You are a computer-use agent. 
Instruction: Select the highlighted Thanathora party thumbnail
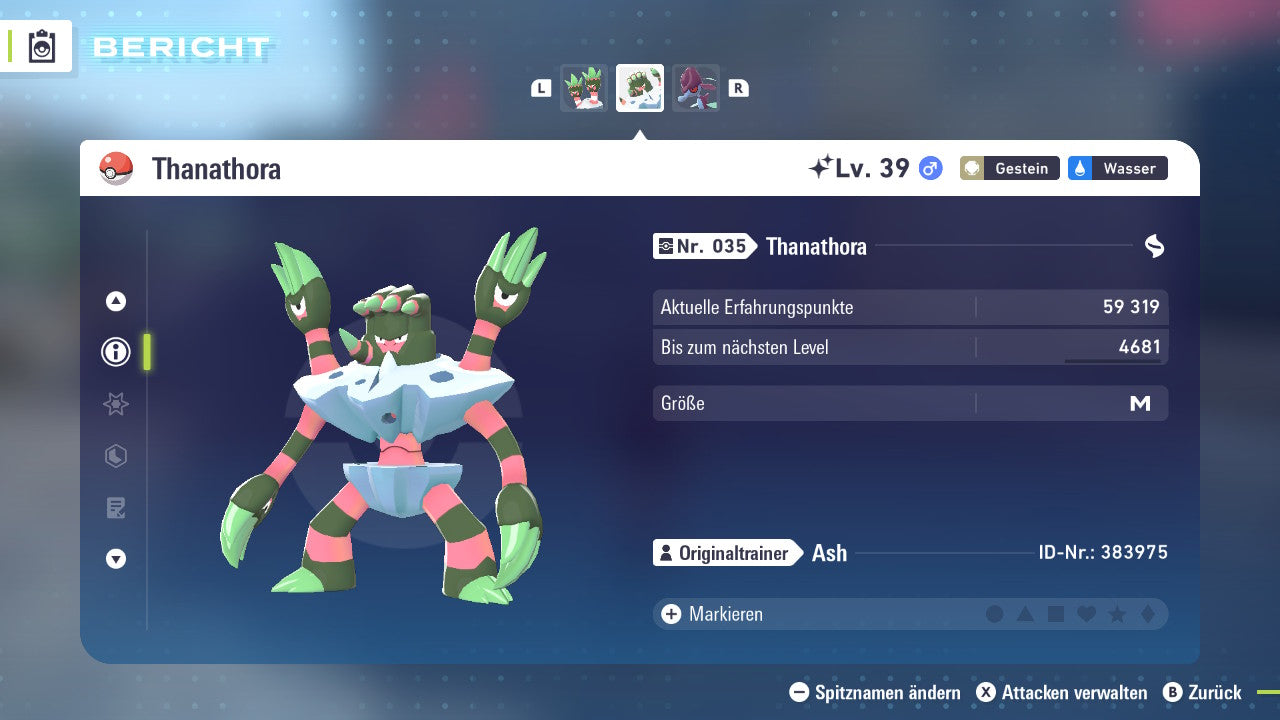pyautogui.click(x=640, y=88)
